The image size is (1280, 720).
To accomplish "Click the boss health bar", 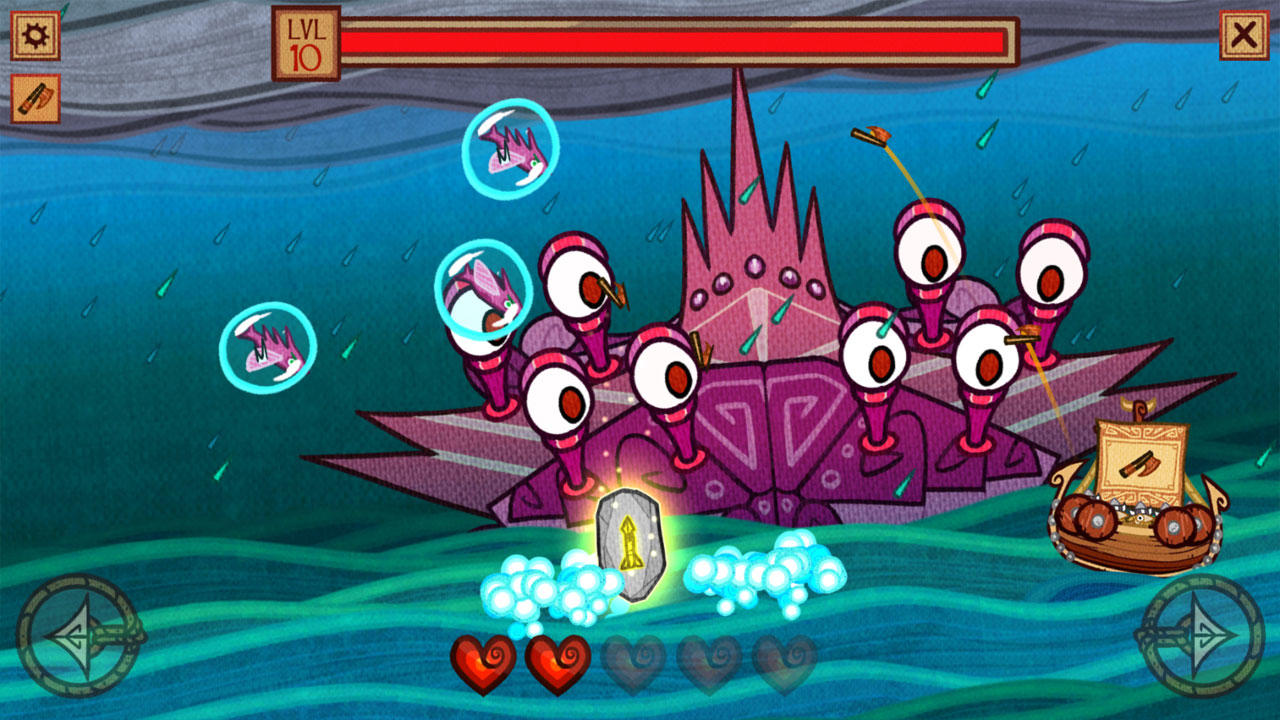I will click(670, 40).
